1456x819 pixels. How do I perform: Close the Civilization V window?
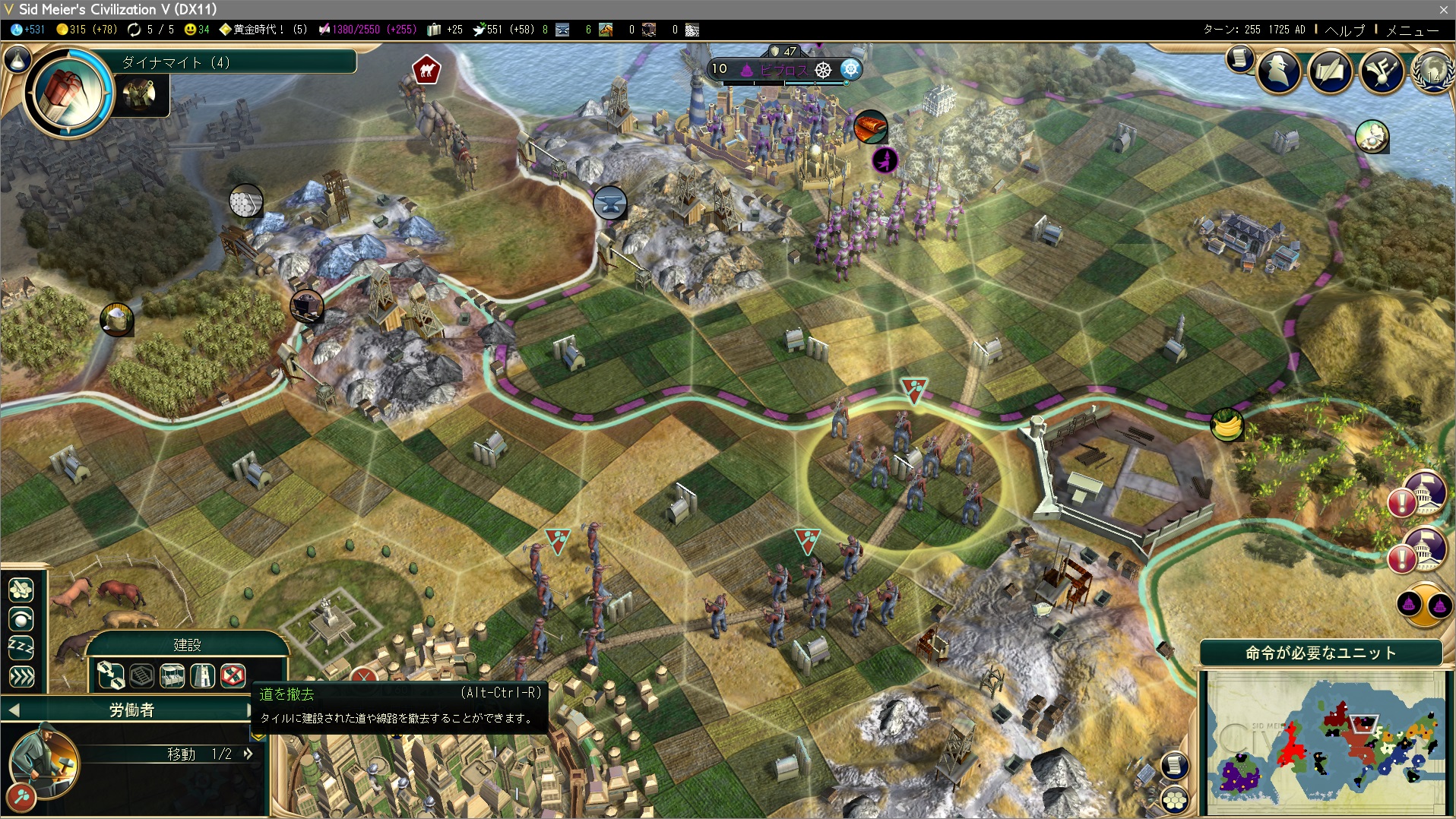coord(1443,9)
